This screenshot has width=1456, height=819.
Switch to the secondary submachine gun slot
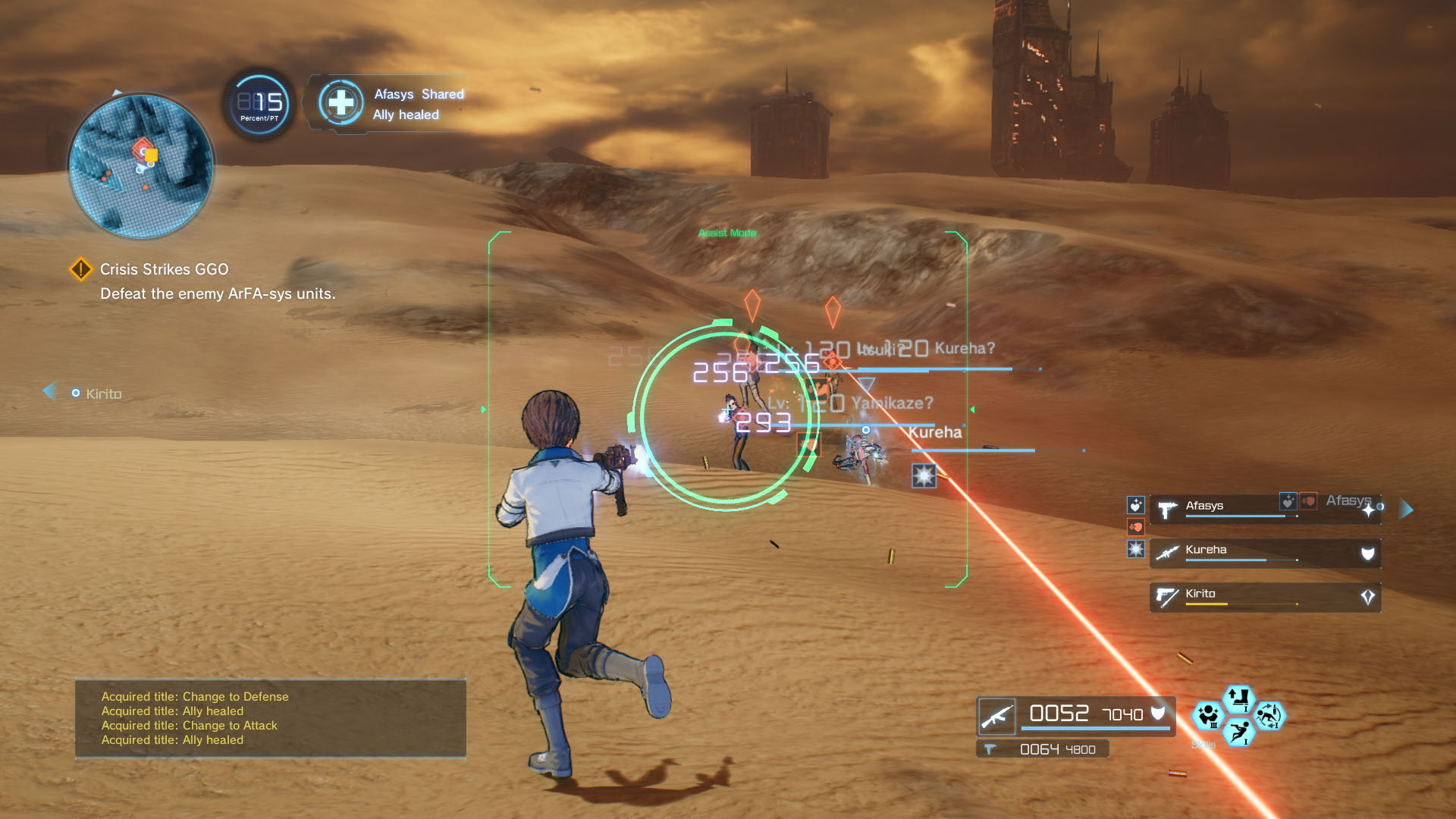(x=1043, y=749)
